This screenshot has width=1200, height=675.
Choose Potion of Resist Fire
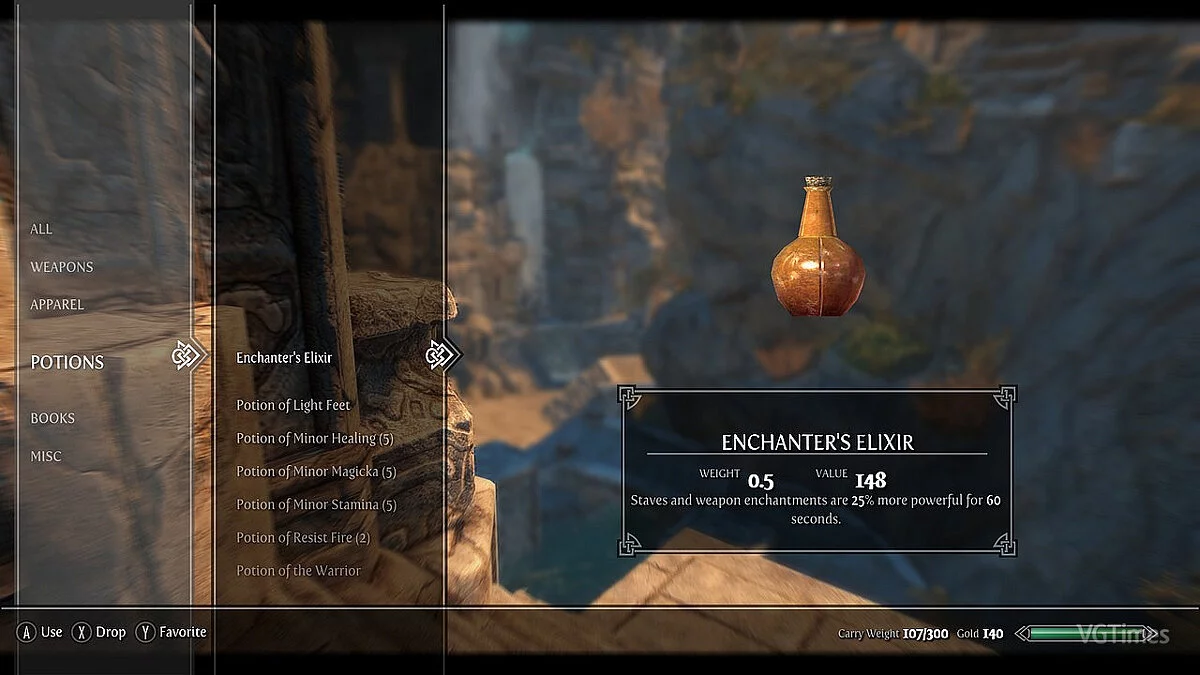point(303,537)
